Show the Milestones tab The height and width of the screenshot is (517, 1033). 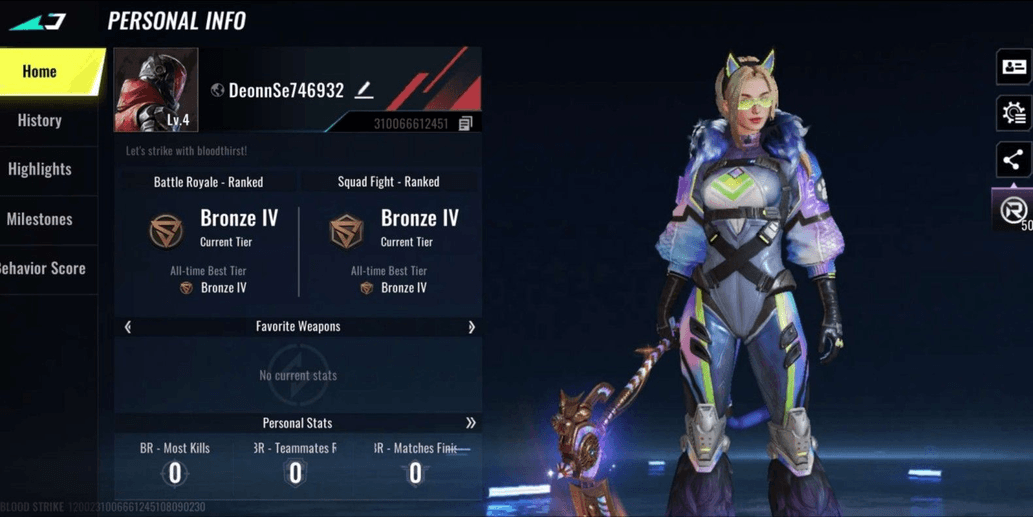pos(40,219)
